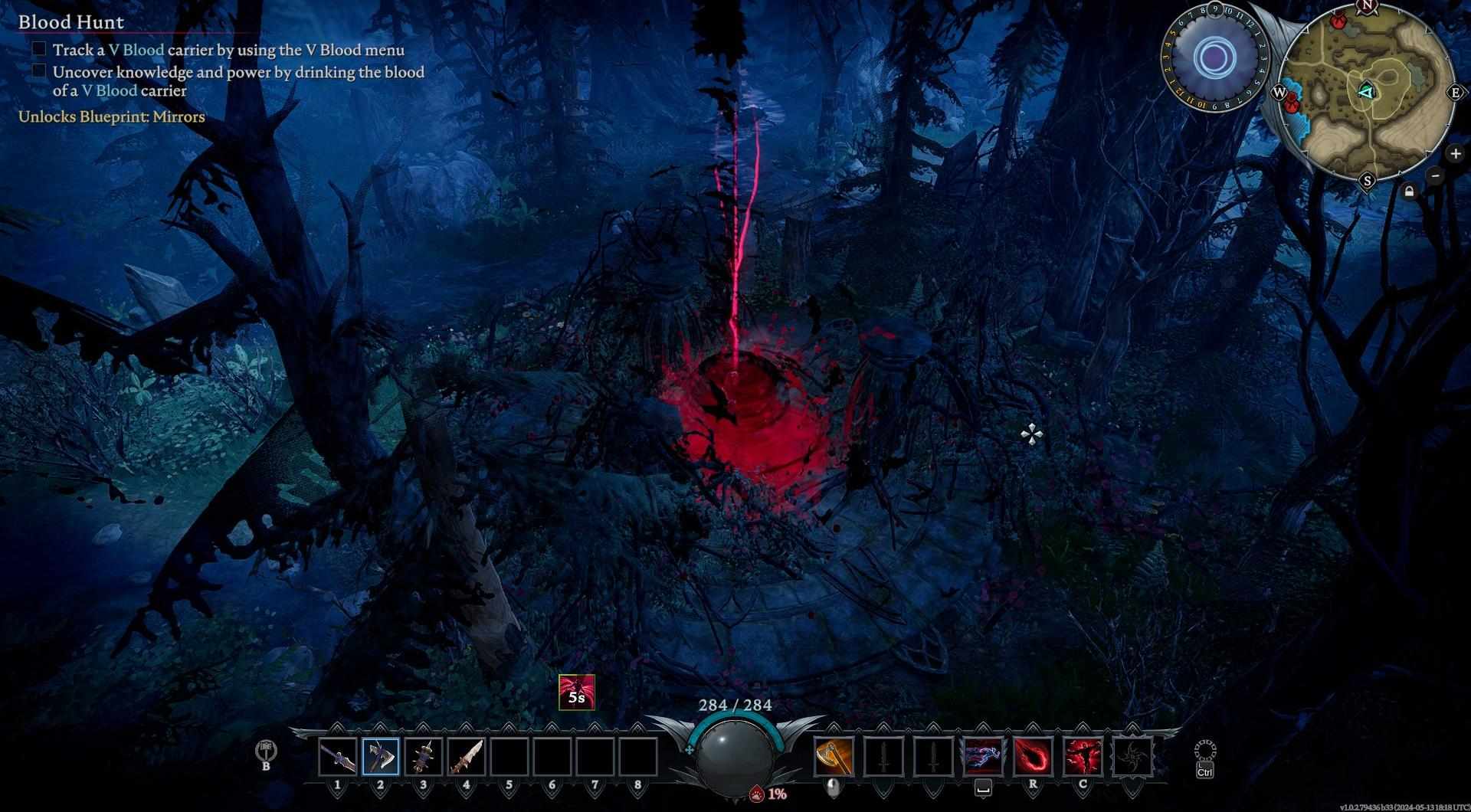The image size is (1471, 812).
Task: Toggle the minimap rotation lock
Action: [x=1410, y=192]
